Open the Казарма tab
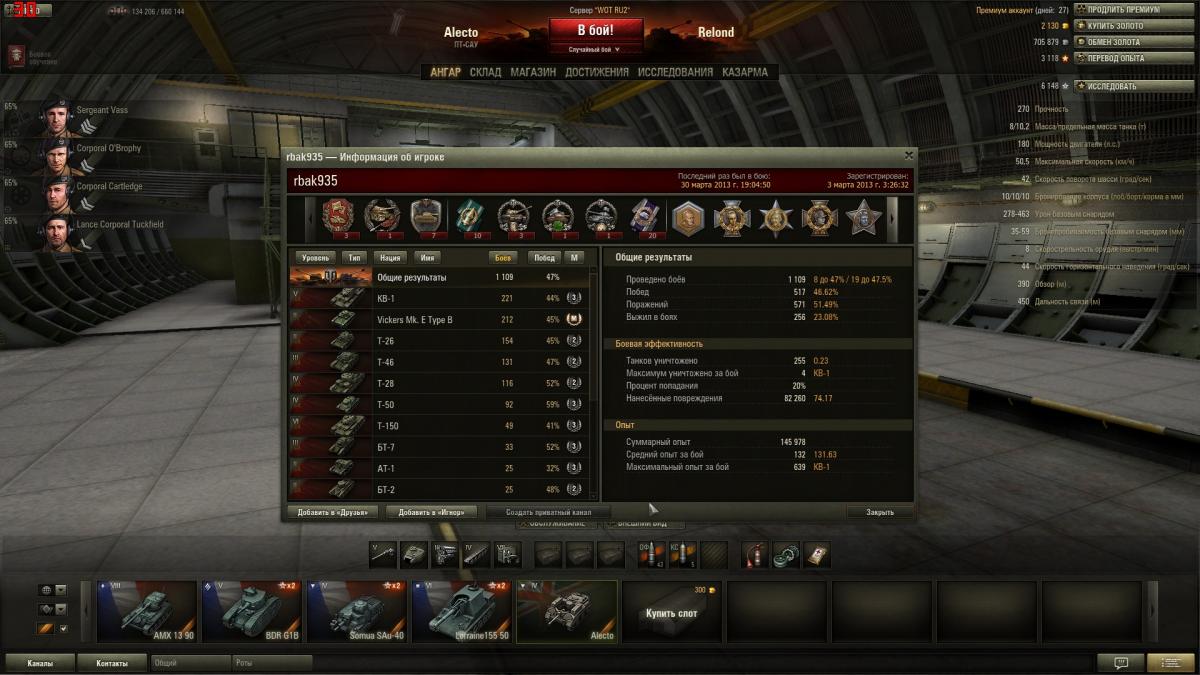 point(745,72)
